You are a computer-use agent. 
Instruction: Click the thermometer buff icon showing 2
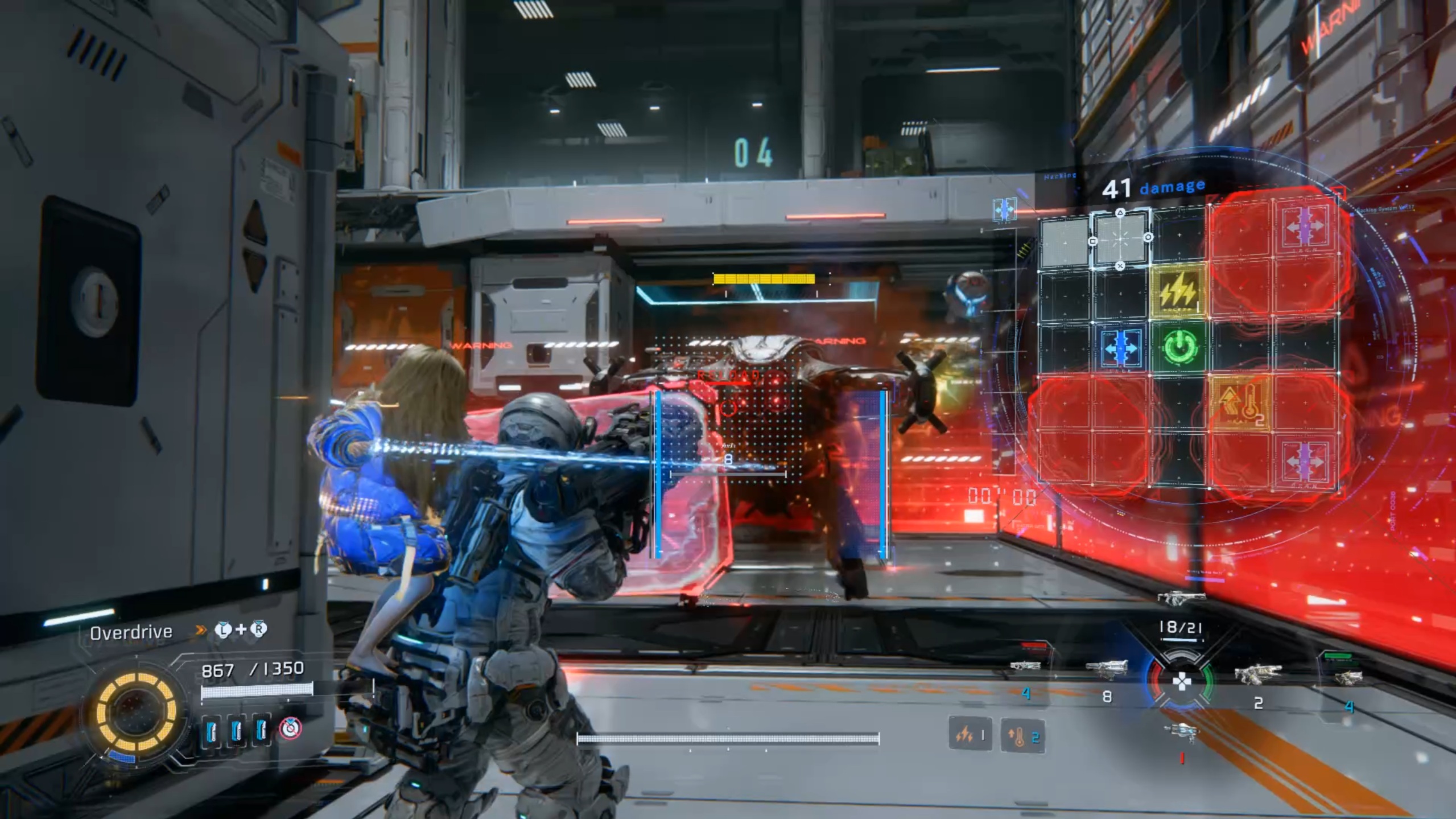point(1022,736)
